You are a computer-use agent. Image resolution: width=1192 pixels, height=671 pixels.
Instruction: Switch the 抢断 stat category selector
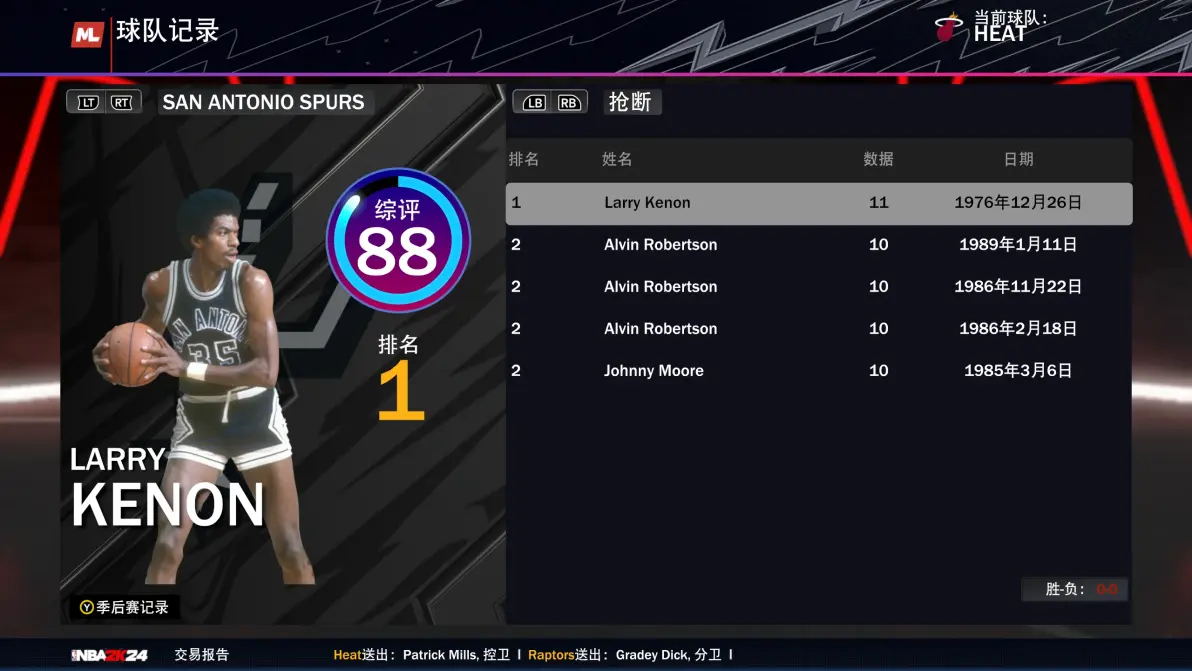tap(631, 102)
